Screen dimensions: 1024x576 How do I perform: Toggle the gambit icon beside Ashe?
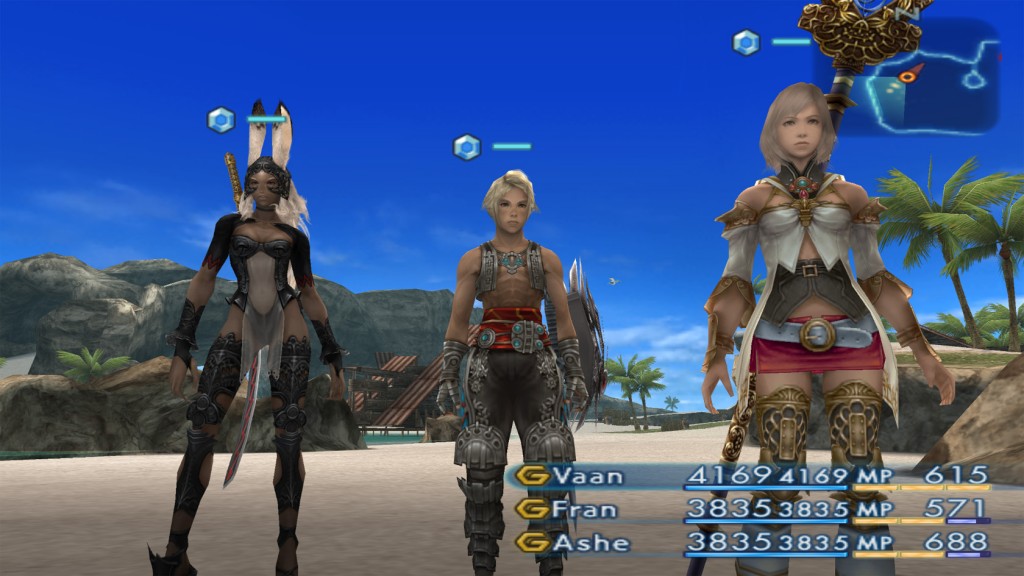(x=533, y=543)
